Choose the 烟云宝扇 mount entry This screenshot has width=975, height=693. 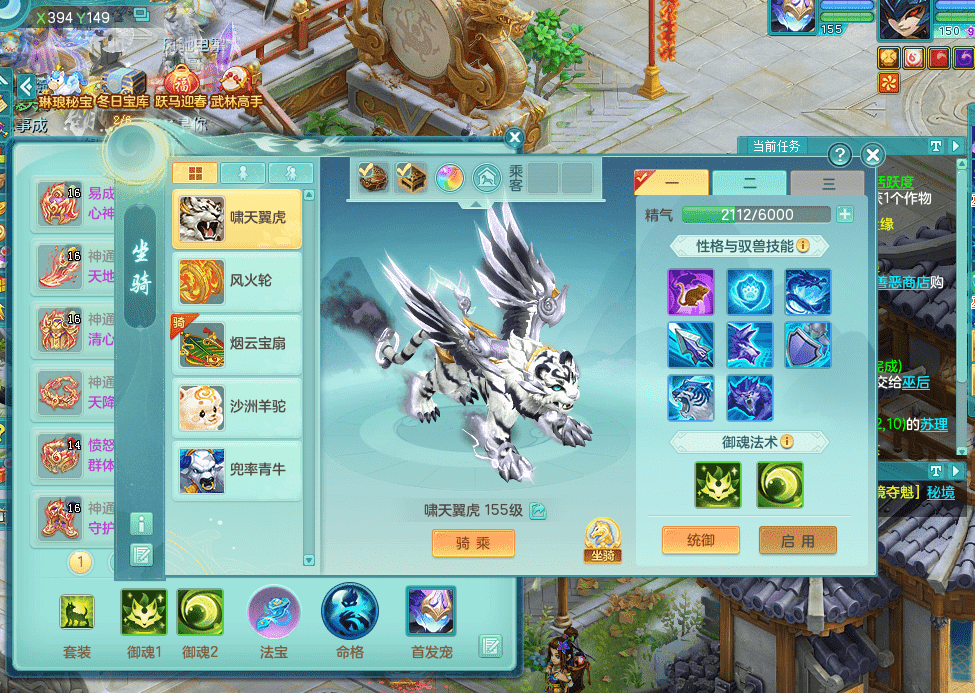237,344
